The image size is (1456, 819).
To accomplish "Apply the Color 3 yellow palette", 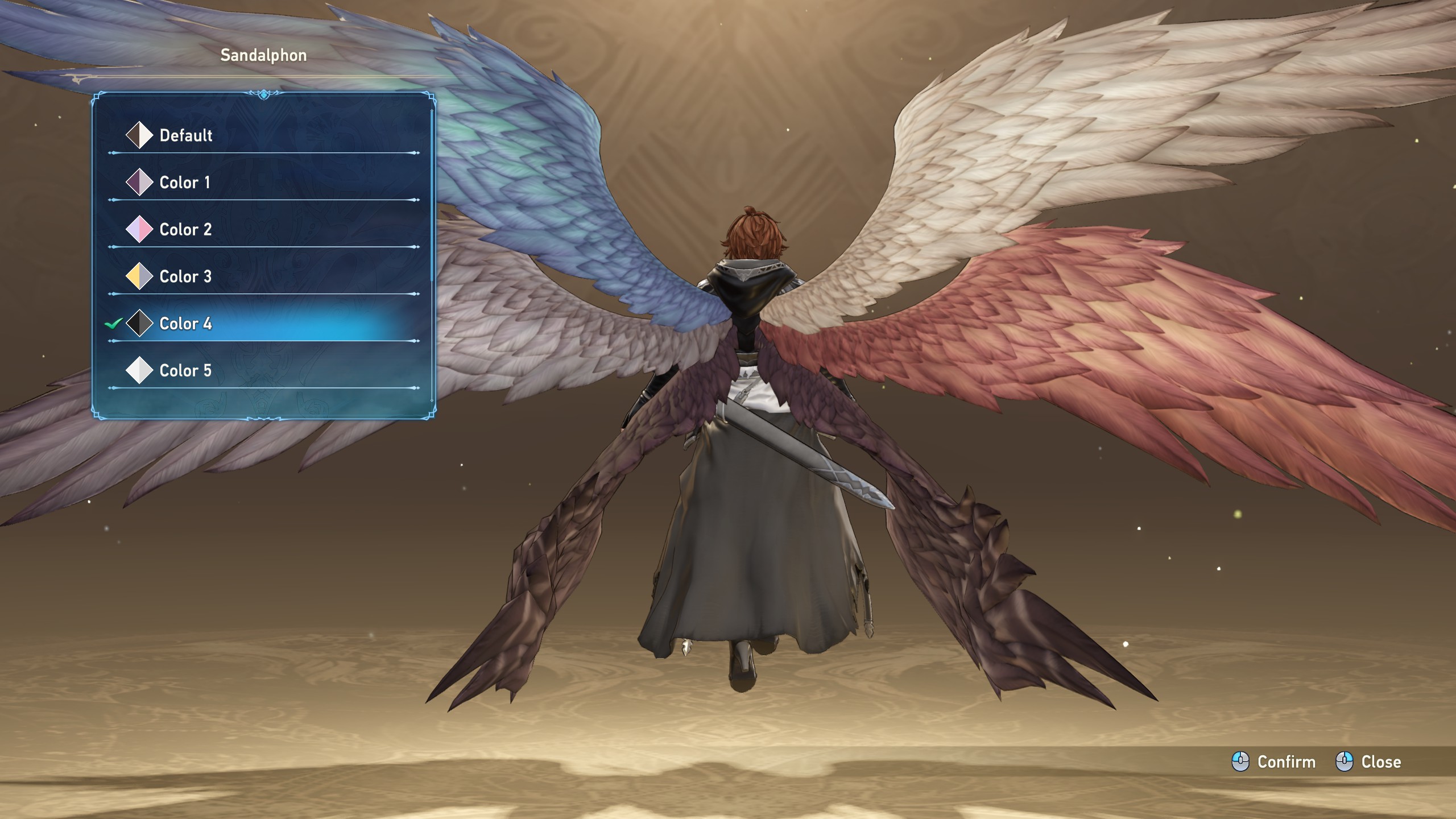I will click(185, 277).
